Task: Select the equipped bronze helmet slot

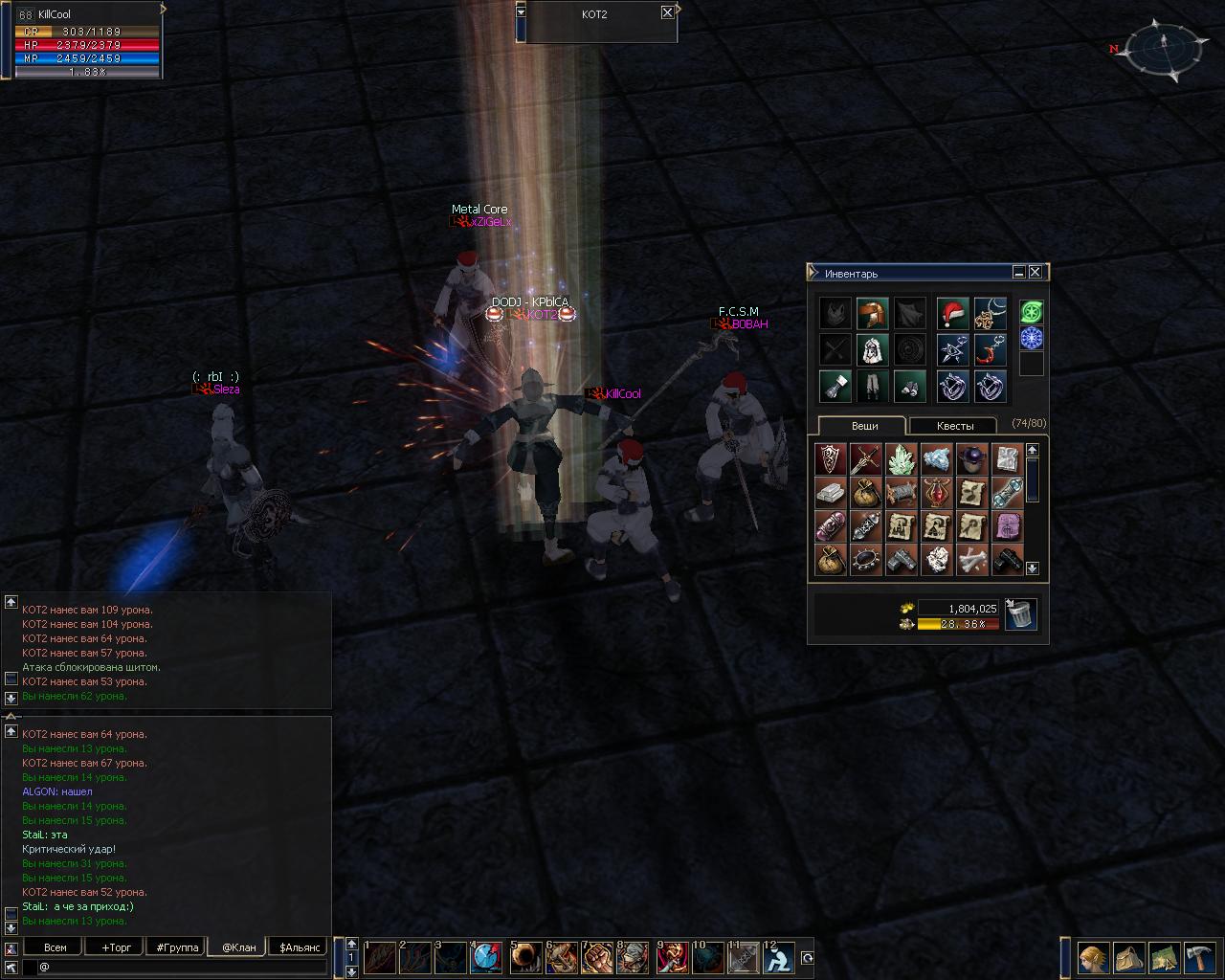Action: click(x=872, y=313)
